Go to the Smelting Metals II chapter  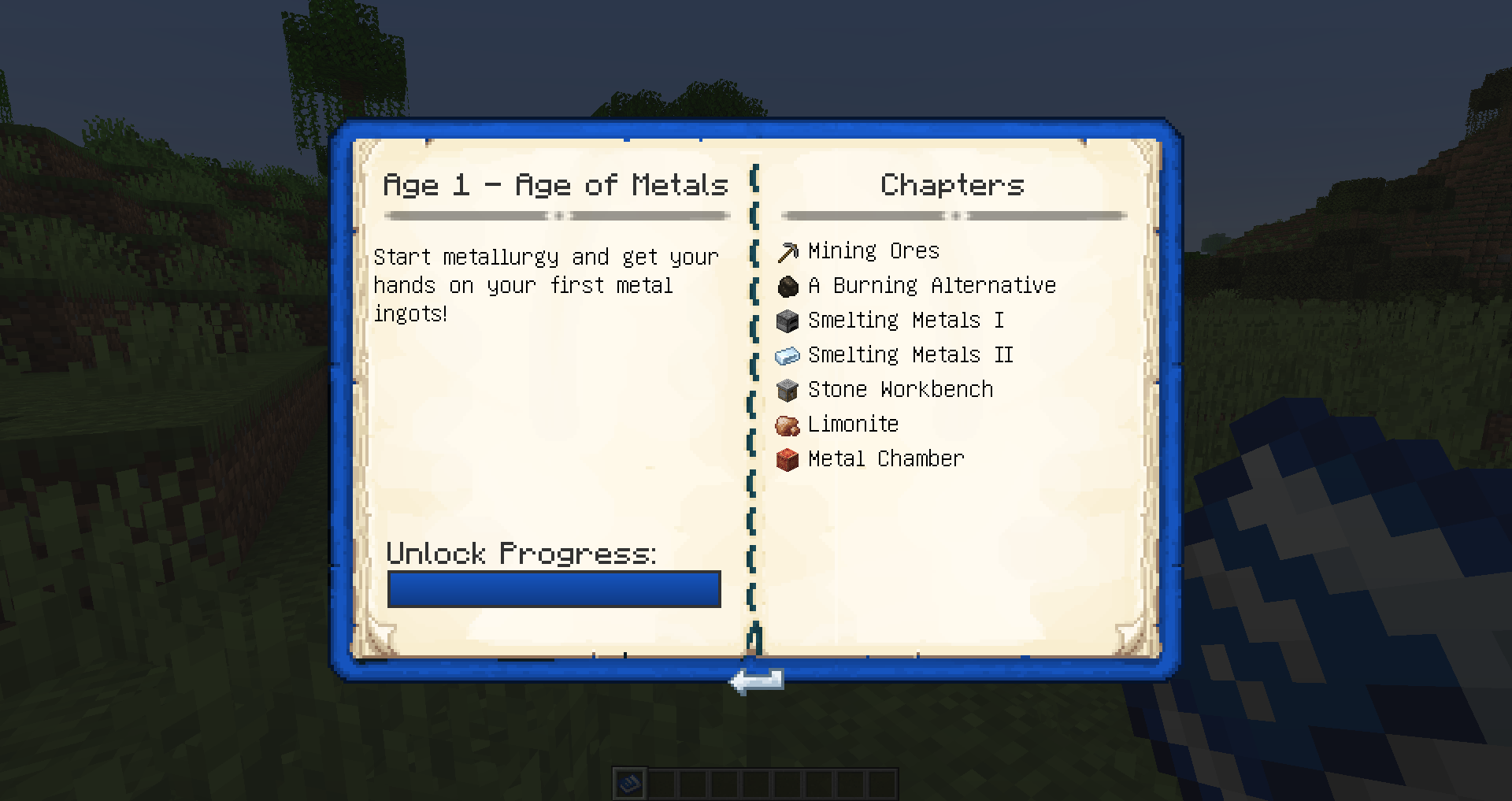(910, 355)
